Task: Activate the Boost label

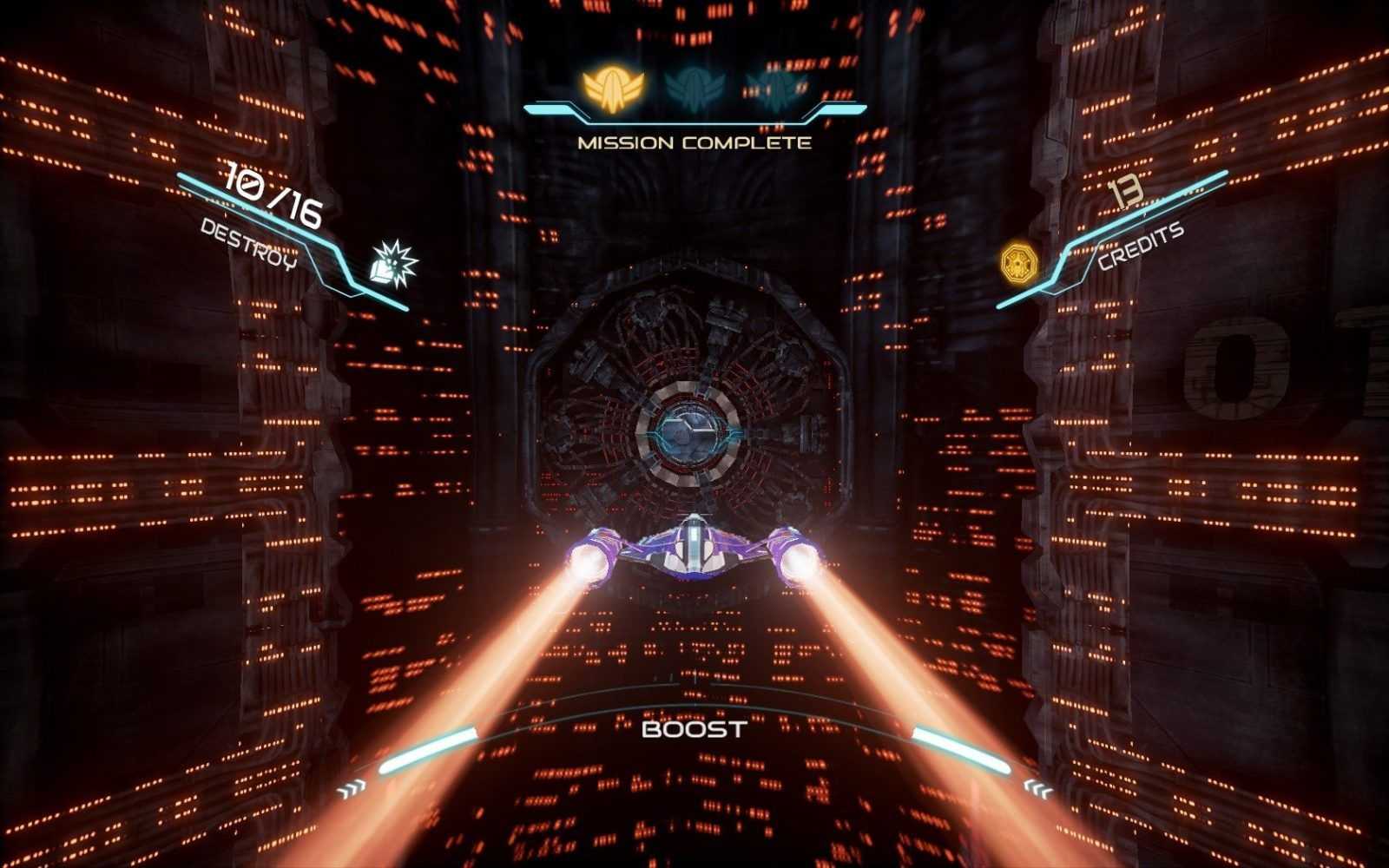Action: pos(694,729)
